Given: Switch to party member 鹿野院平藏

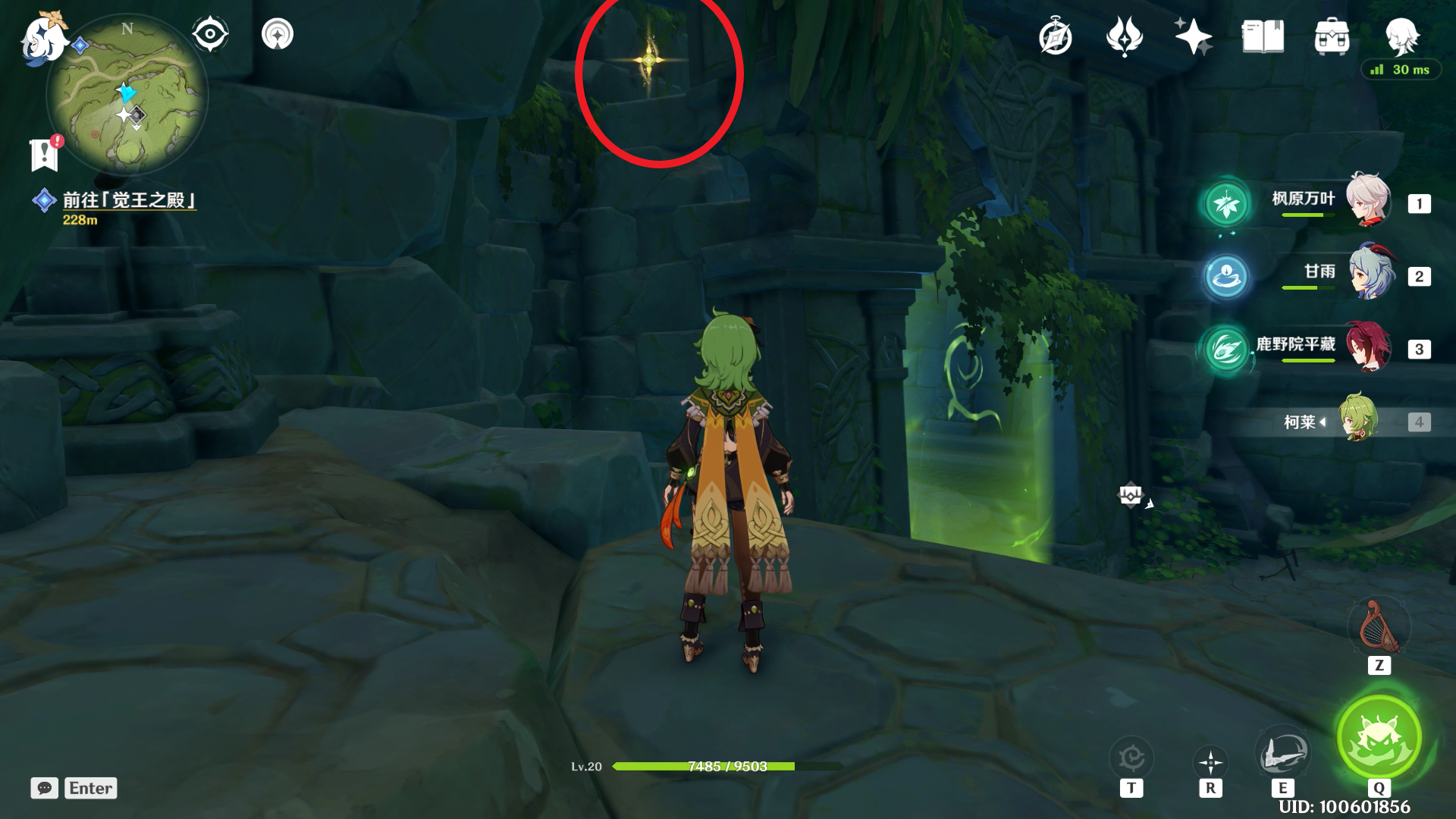Looking at the screenshot, I should (1367, 347).
